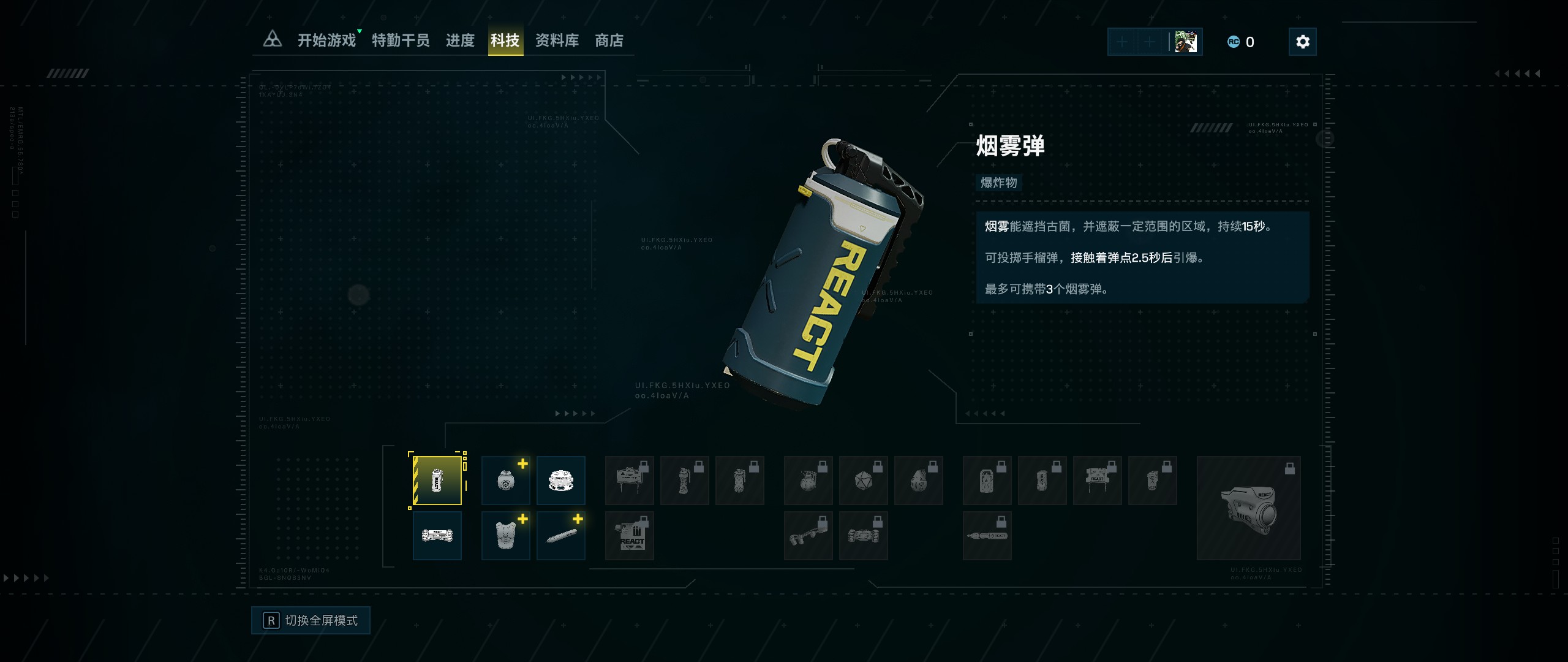The height and width of the screenshot is (662, 1568).
Task: Select the body armor icon with upgrade plus
Action: coord(505,535)
